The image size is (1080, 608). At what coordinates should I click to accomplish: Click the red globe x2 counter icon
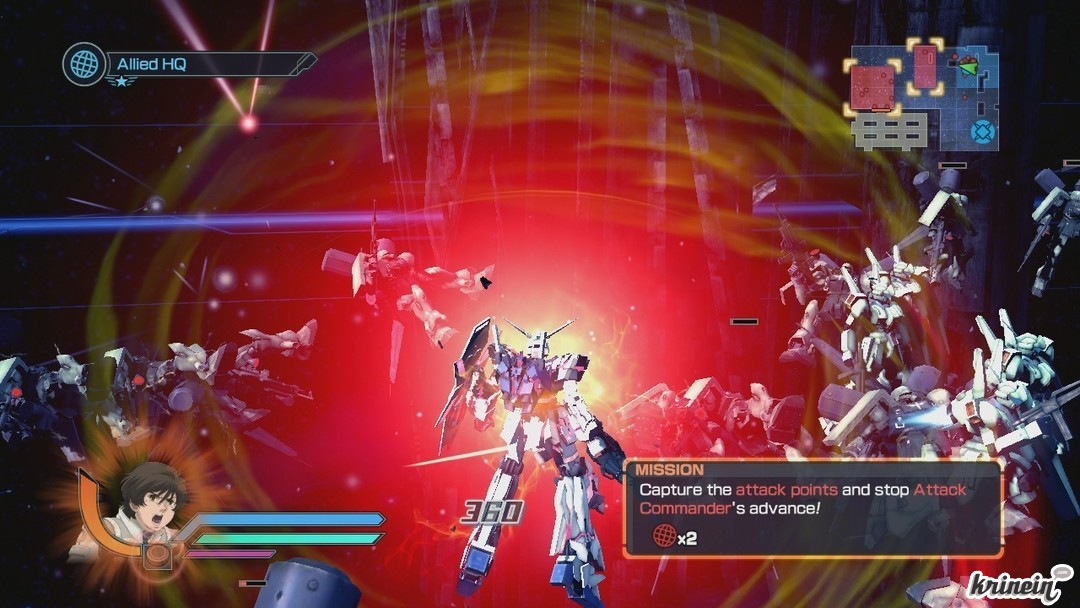662,537
